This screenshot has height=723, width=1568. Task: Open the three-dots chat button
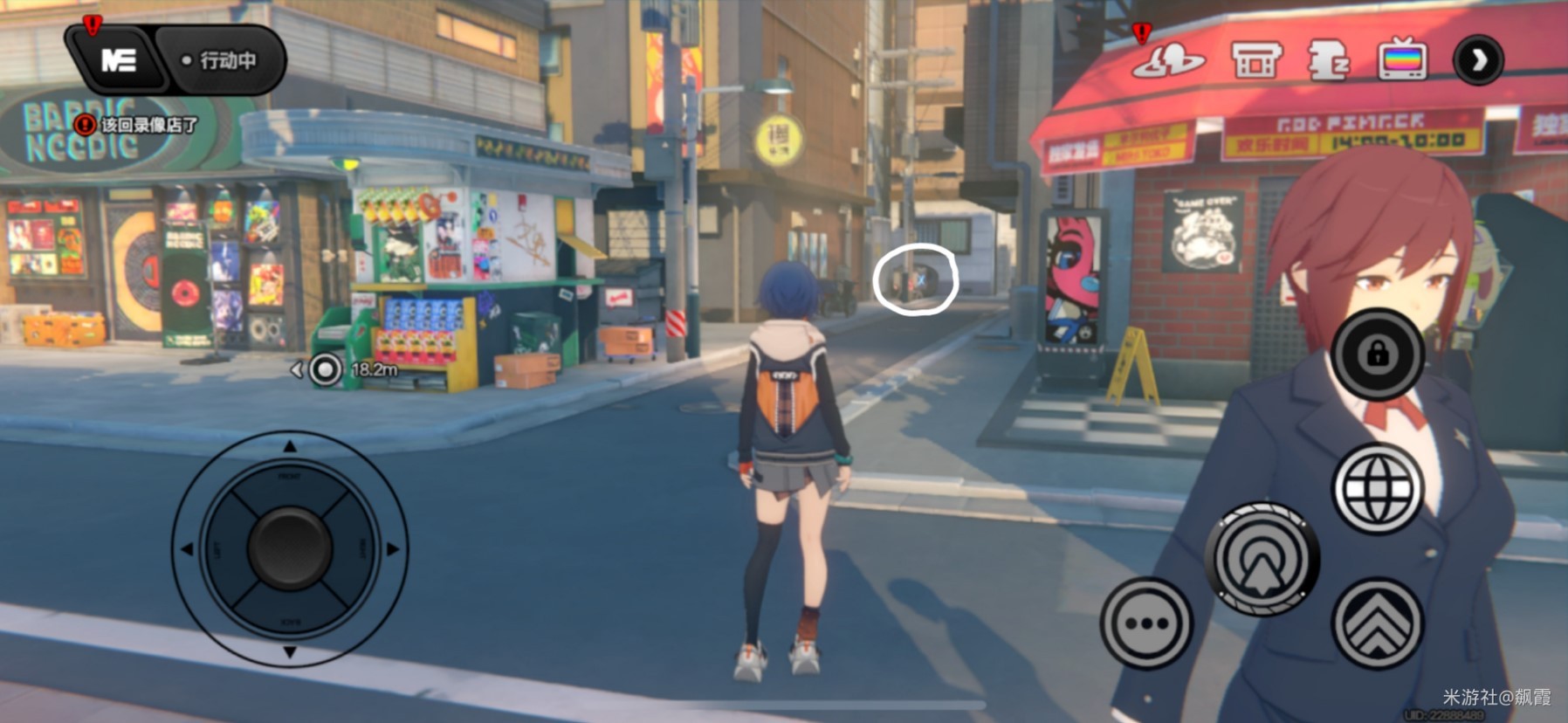1146,623
